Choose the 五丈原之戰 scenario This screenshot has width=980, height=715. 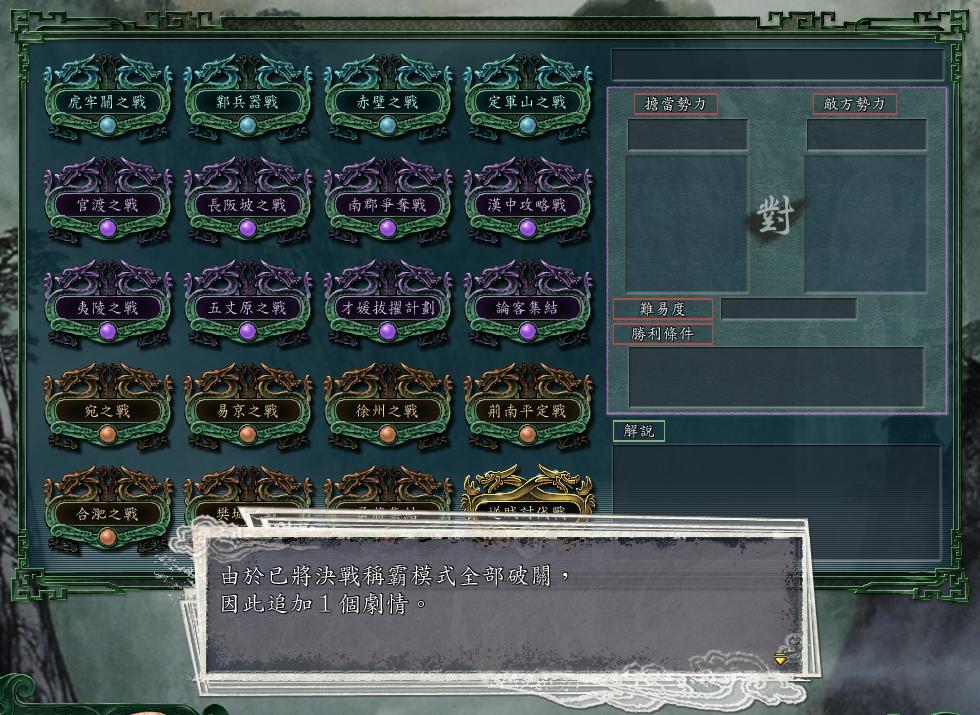tap(248, 308)
